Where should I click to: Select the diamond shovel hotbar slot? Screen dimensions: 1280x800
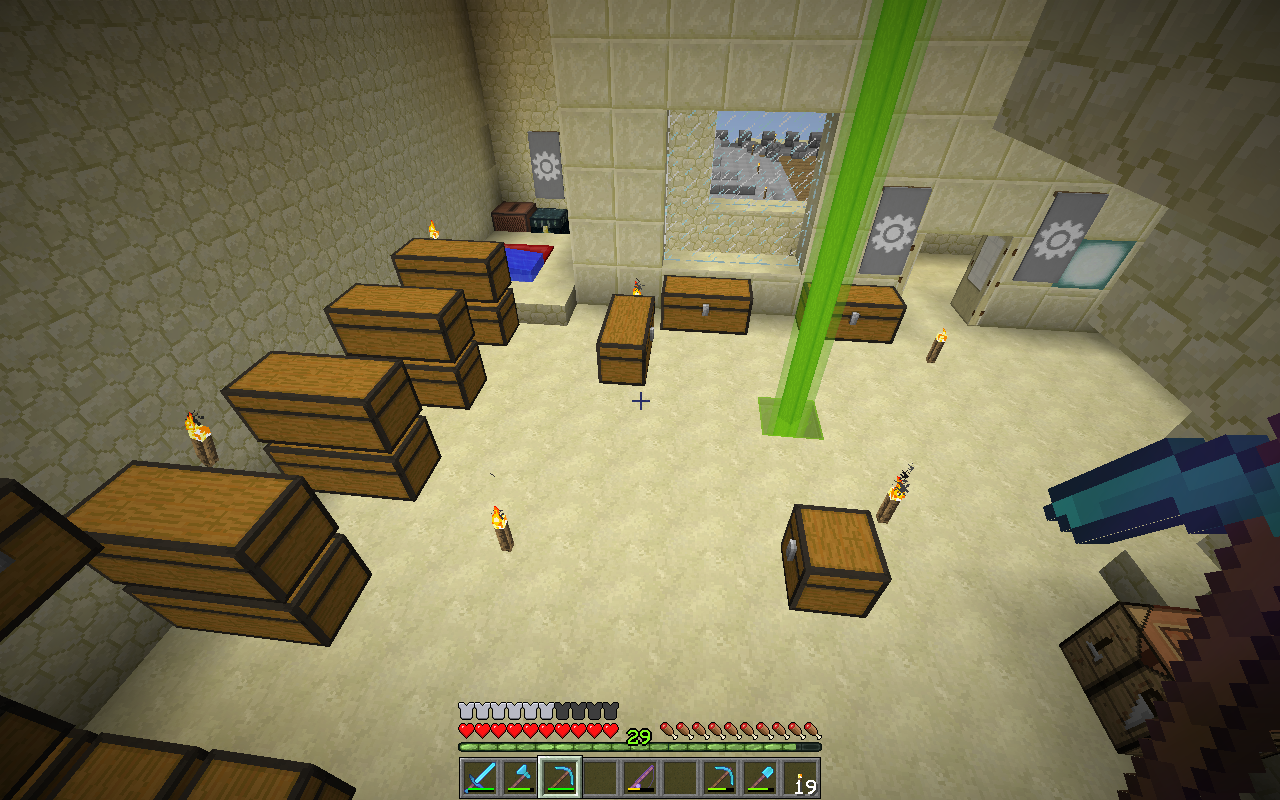[760, 777]
